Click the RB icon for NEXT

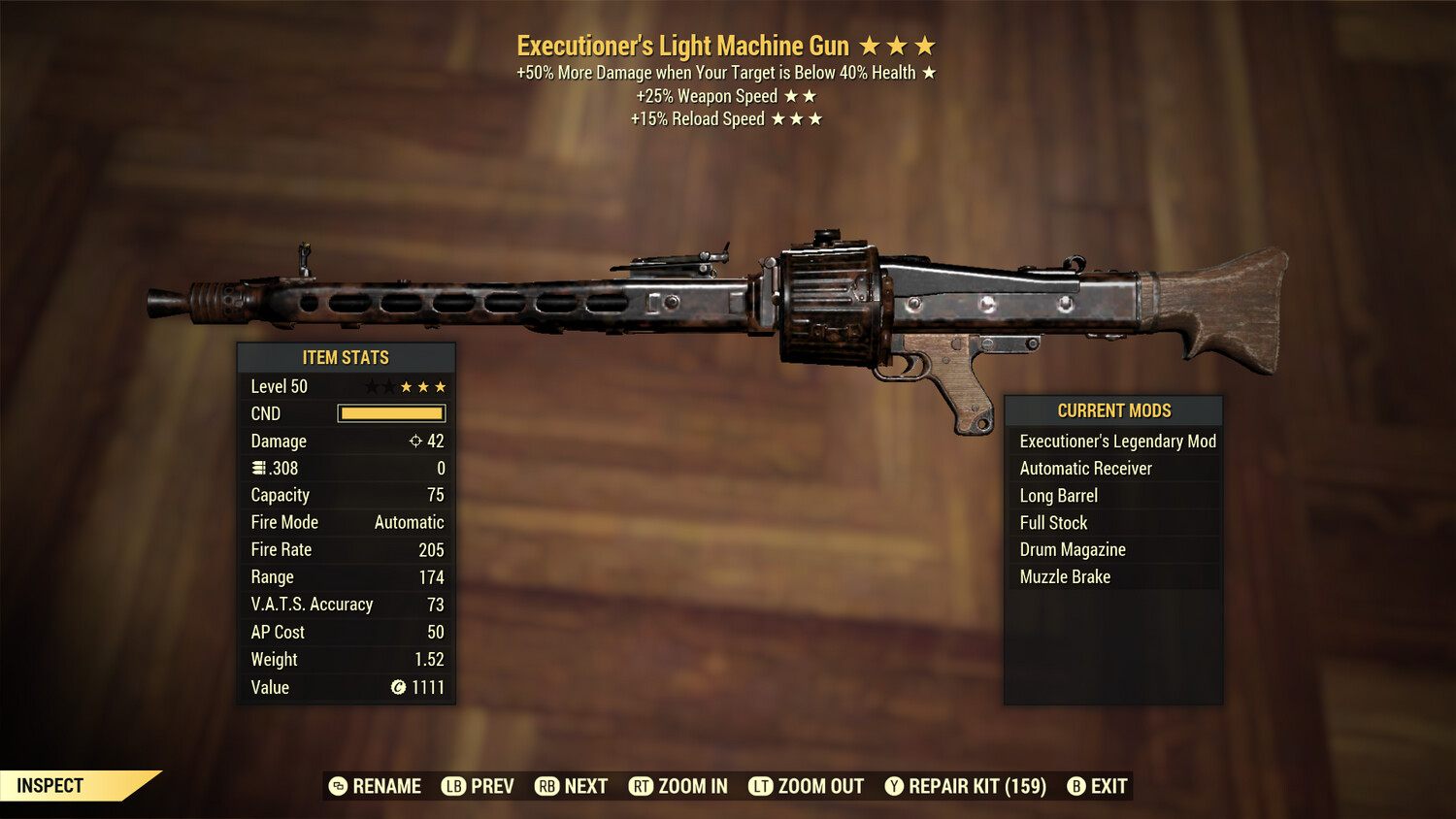coord(546,786)
